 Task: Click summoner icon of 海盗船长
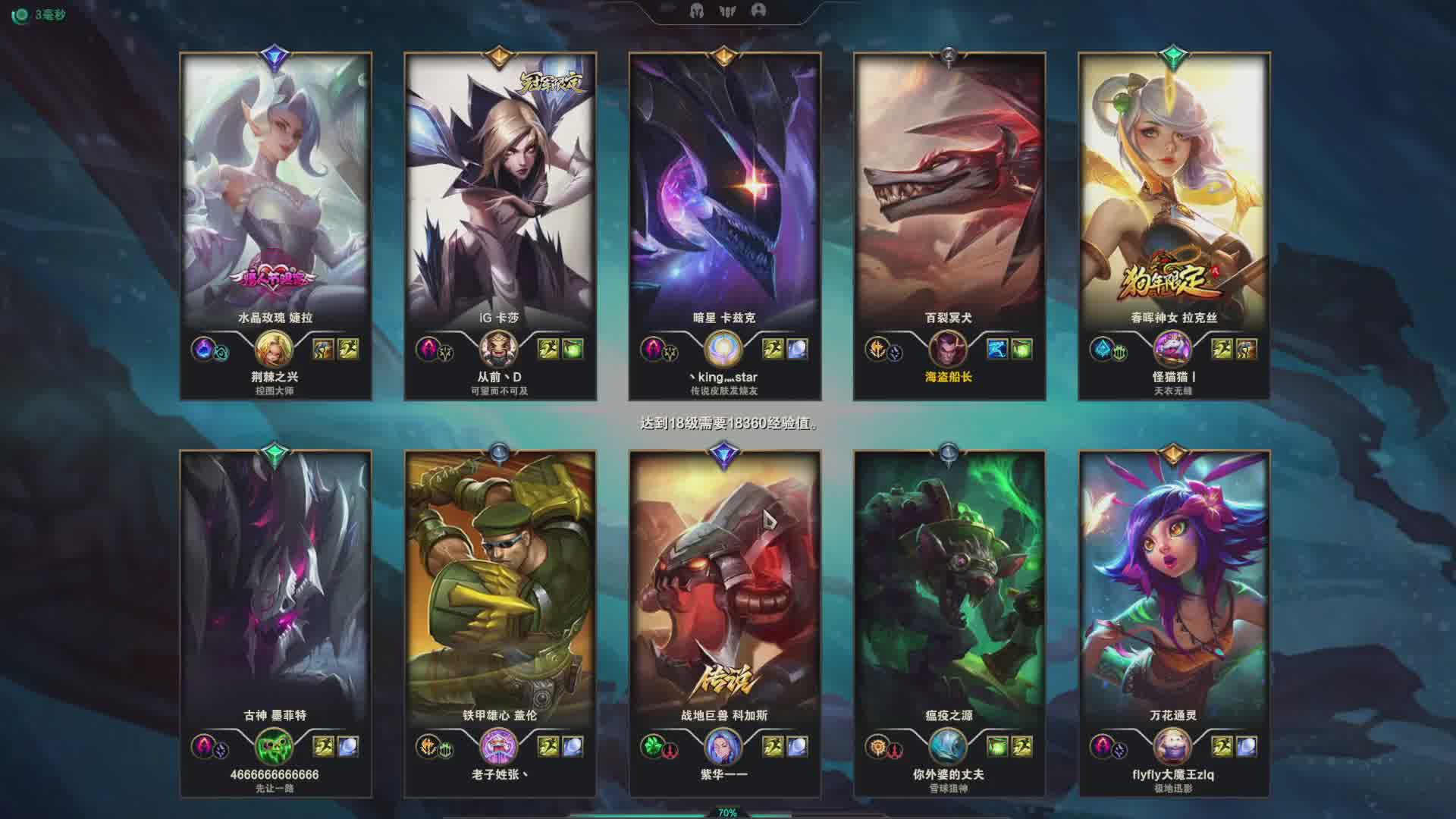click(948, 349)
